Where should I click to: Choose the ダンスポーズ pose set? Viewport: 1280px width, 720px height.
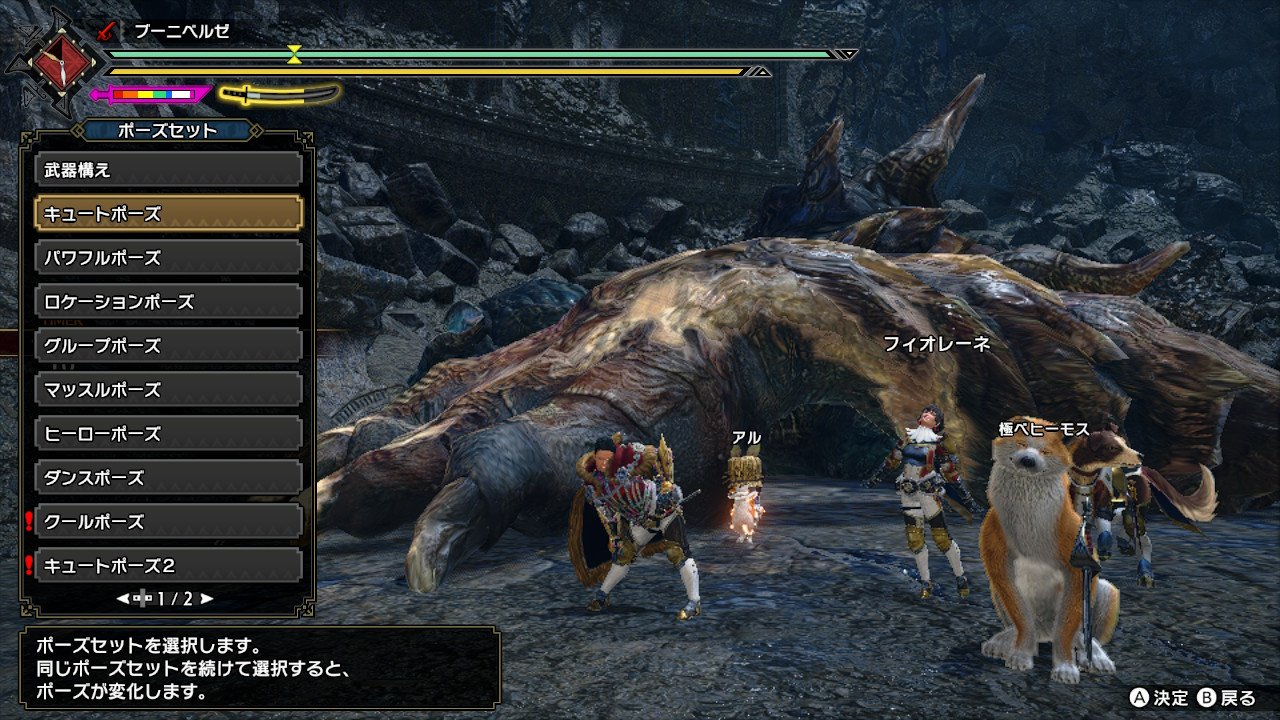click(x=168, y=478)
